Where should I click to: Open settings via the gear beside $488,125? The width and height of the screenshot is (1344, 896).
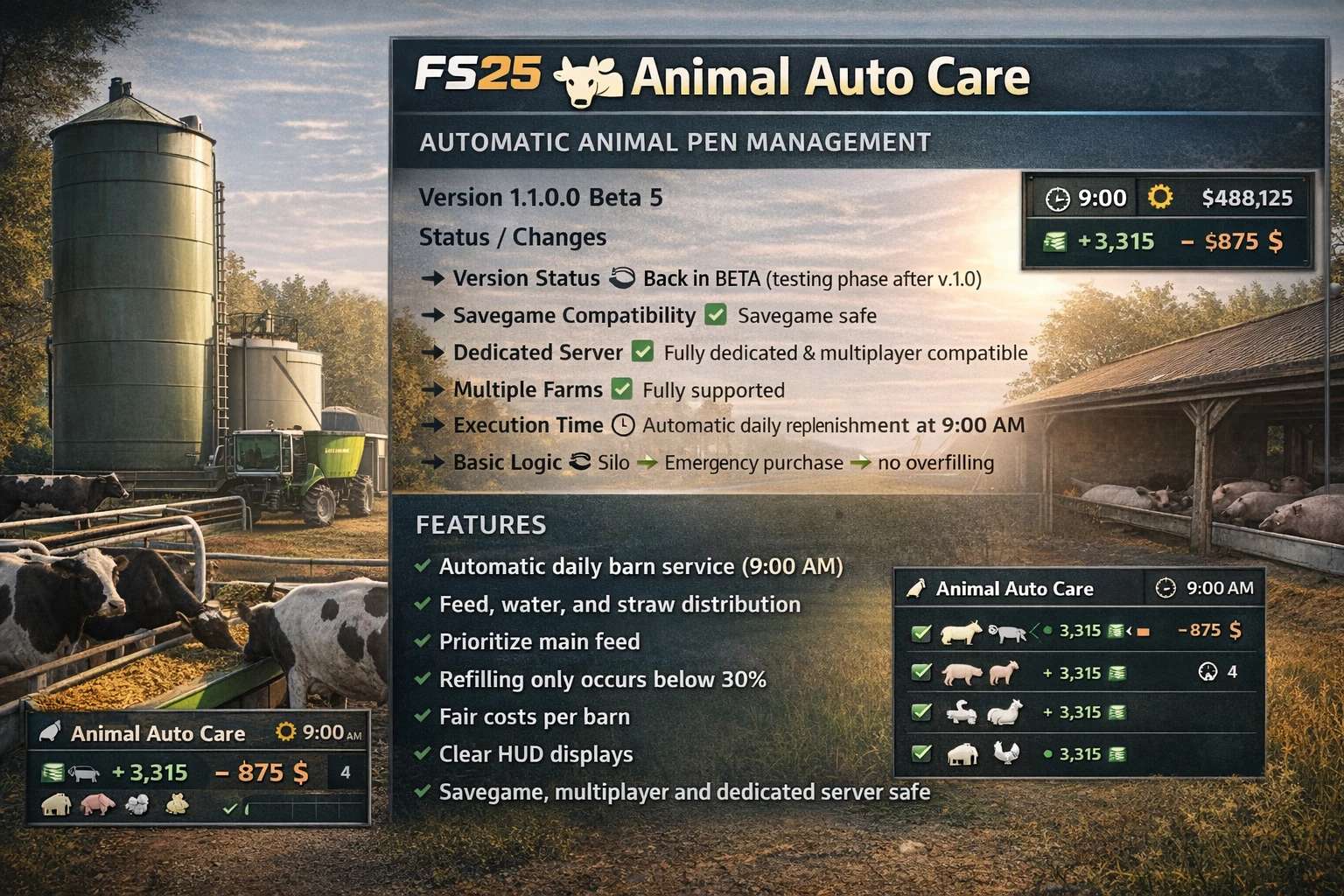click(x=1160, y=198)
